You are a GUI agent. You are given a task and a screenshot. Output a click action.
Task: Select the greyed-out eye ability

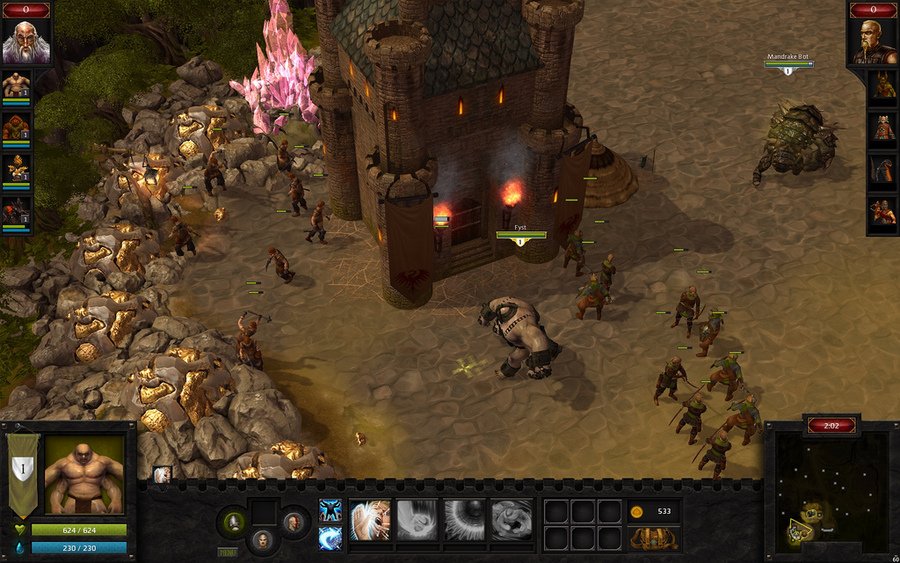(x=464, y=520)
